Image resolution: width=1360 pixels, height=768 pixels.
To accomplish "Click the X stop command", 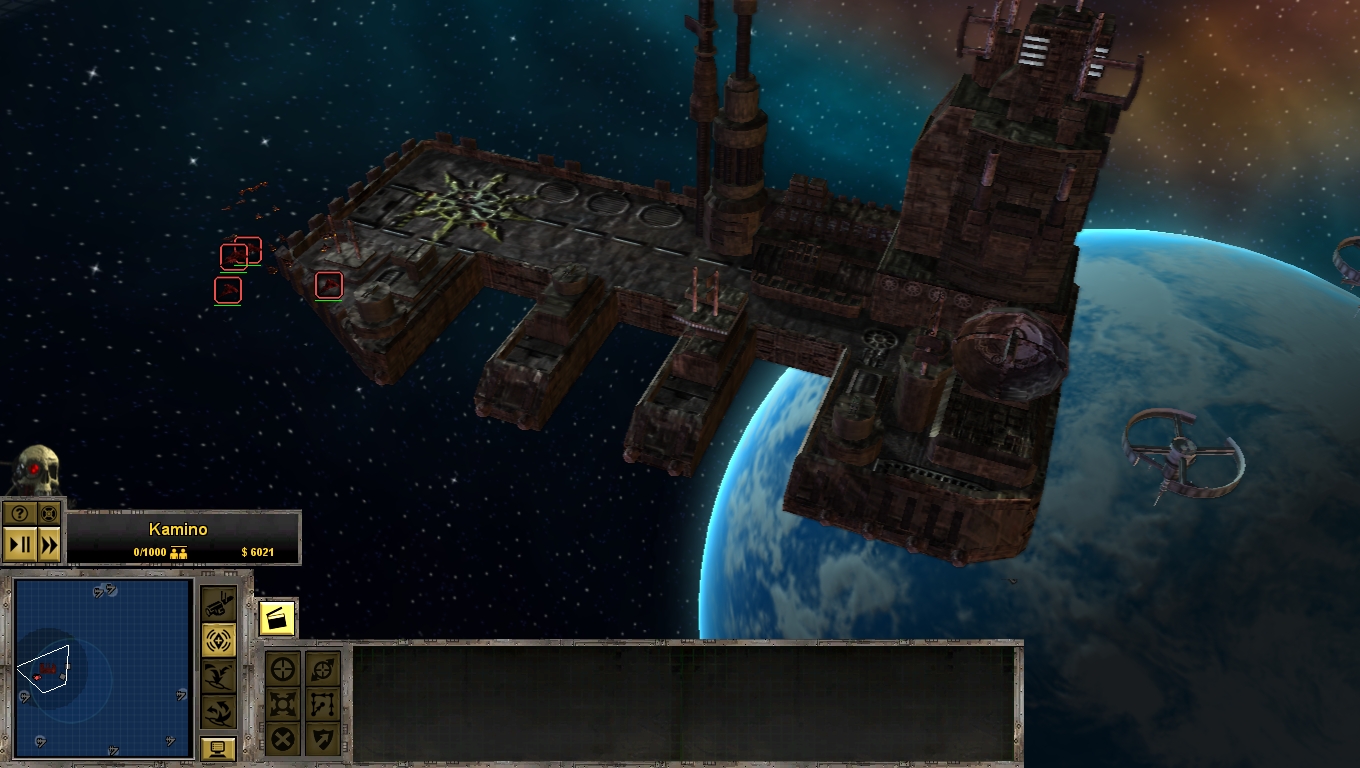I will point(285,740).
